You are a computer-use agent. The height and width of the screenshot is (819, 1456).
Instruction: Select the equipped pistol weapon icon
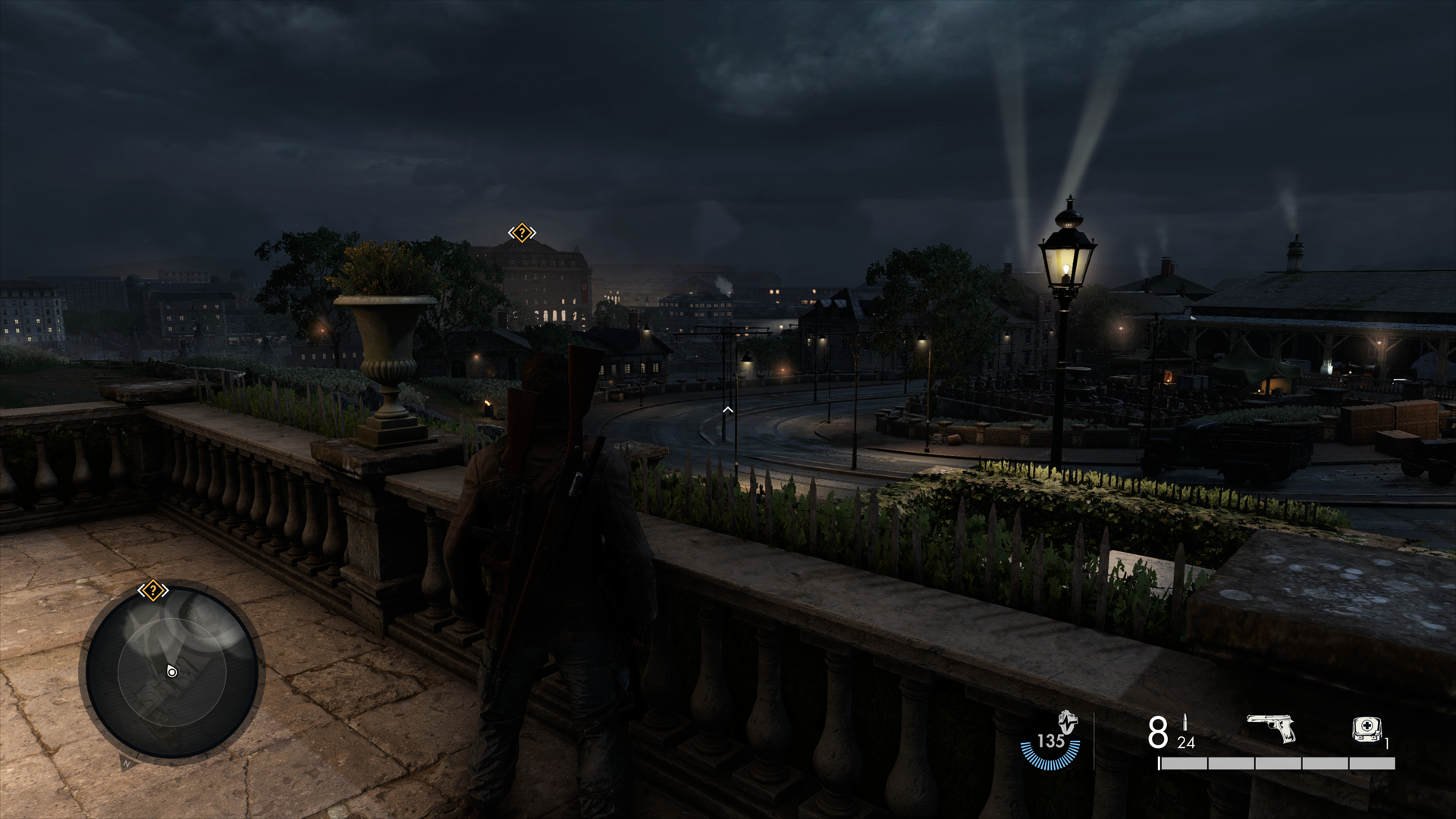click(x=1272, y=728)
